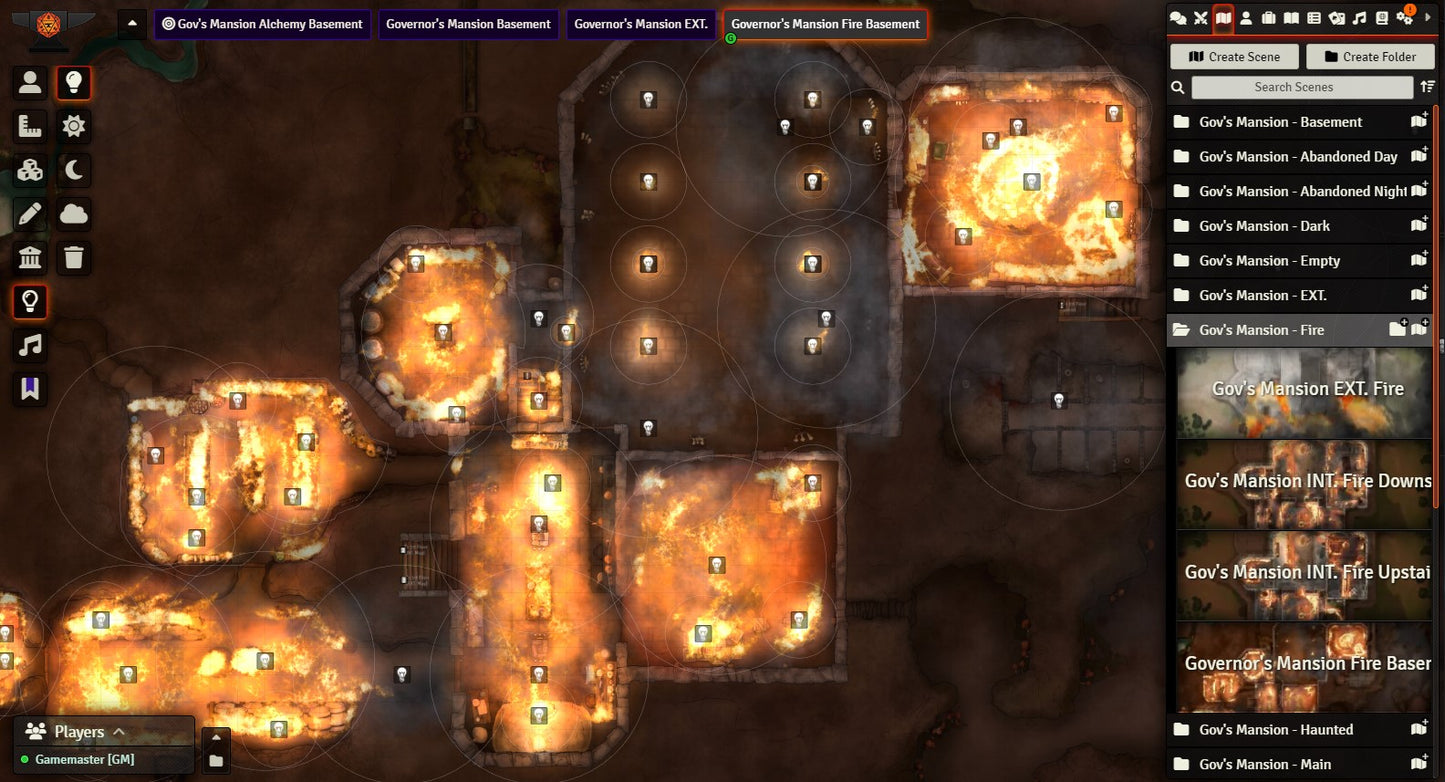The height and width of the screenshot is (782, 1445).
Task: Collapse the Gov's Mansion - Fire folder
Action: click(1260, 330)
